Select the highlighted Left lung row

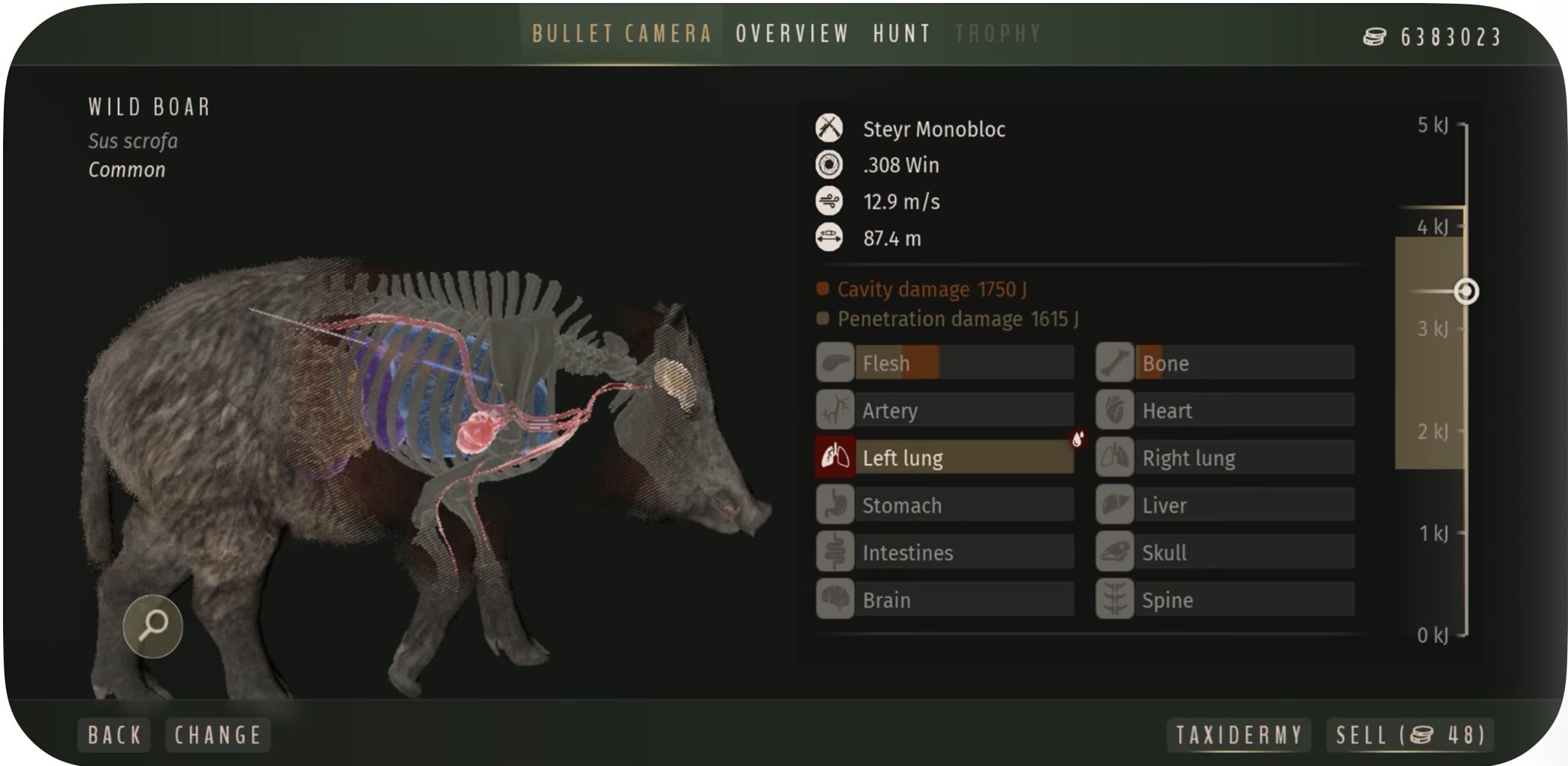(945, 457)
